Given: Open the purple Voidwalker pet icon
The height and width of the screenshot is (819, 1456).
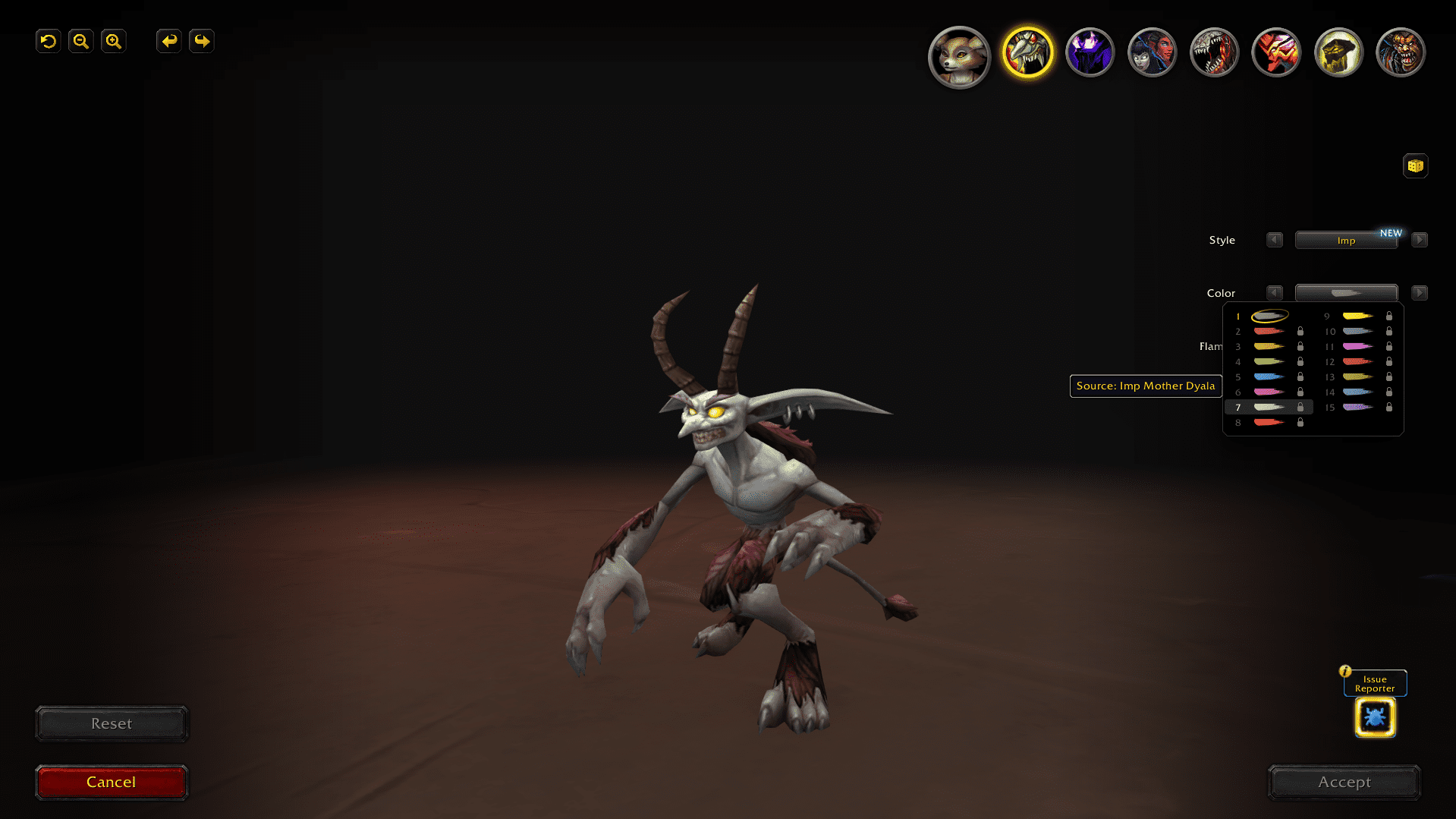Looking at the screenshot, I should coord(1090,52).
